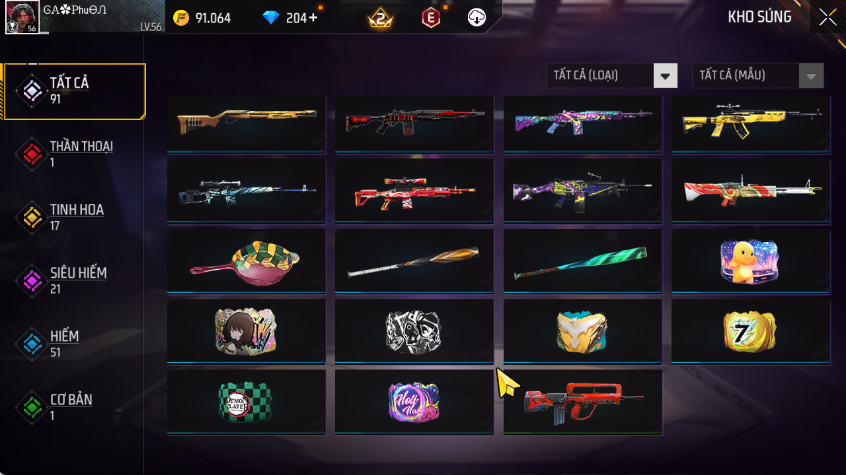The height and width of the screenshot is (475, 846).
Task: Open the Tất Cả (Mẫu) dropdown
Action: tap(758, 76)
